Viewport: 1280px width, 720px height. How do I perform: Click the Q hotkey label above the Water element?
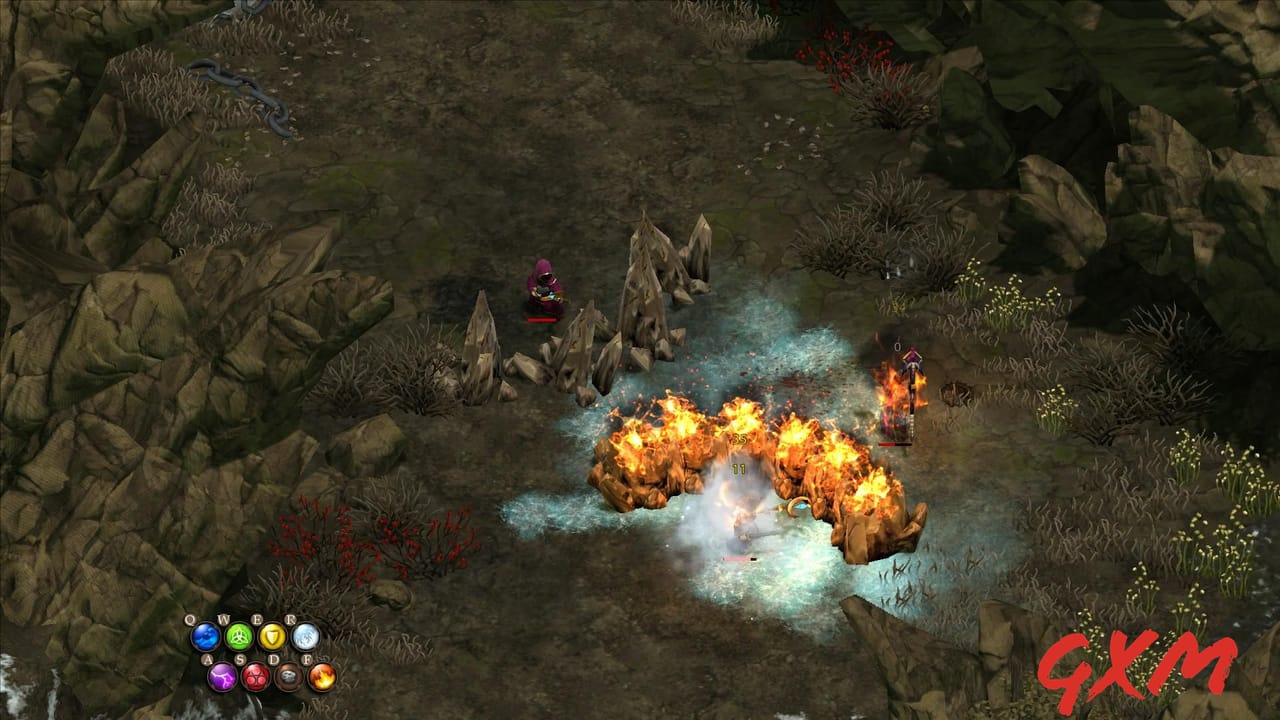[x=189, y=619]
